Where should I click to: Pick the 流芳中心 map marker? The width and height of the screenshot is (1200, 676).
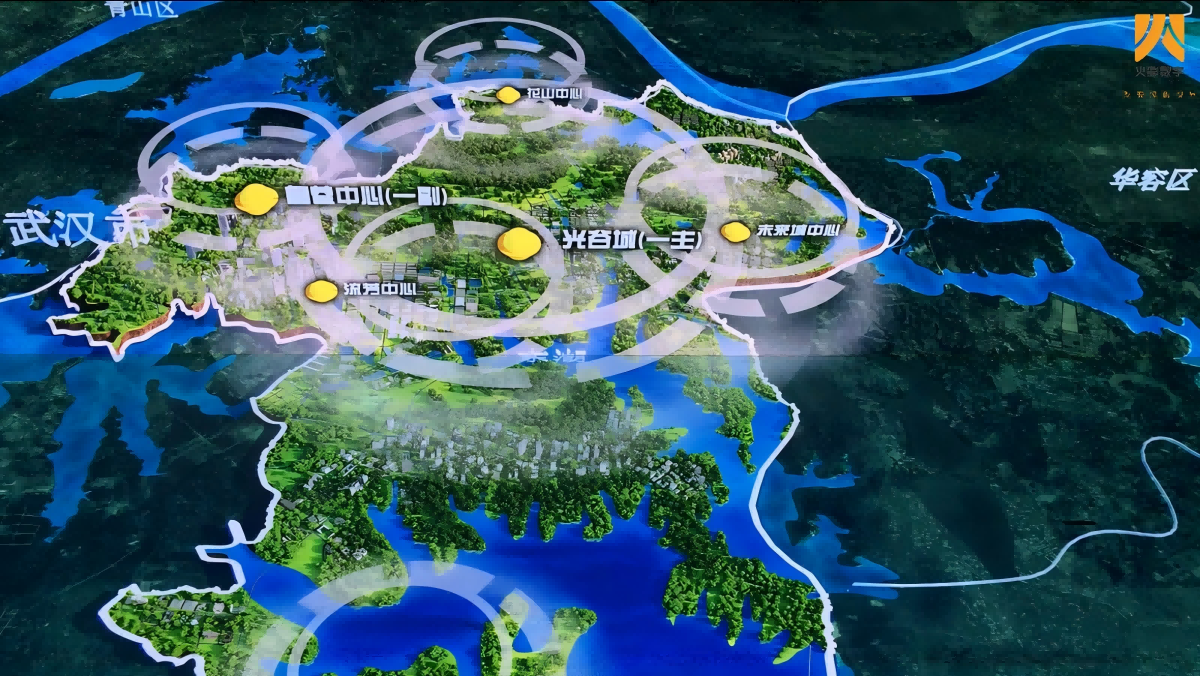[321, 290]
